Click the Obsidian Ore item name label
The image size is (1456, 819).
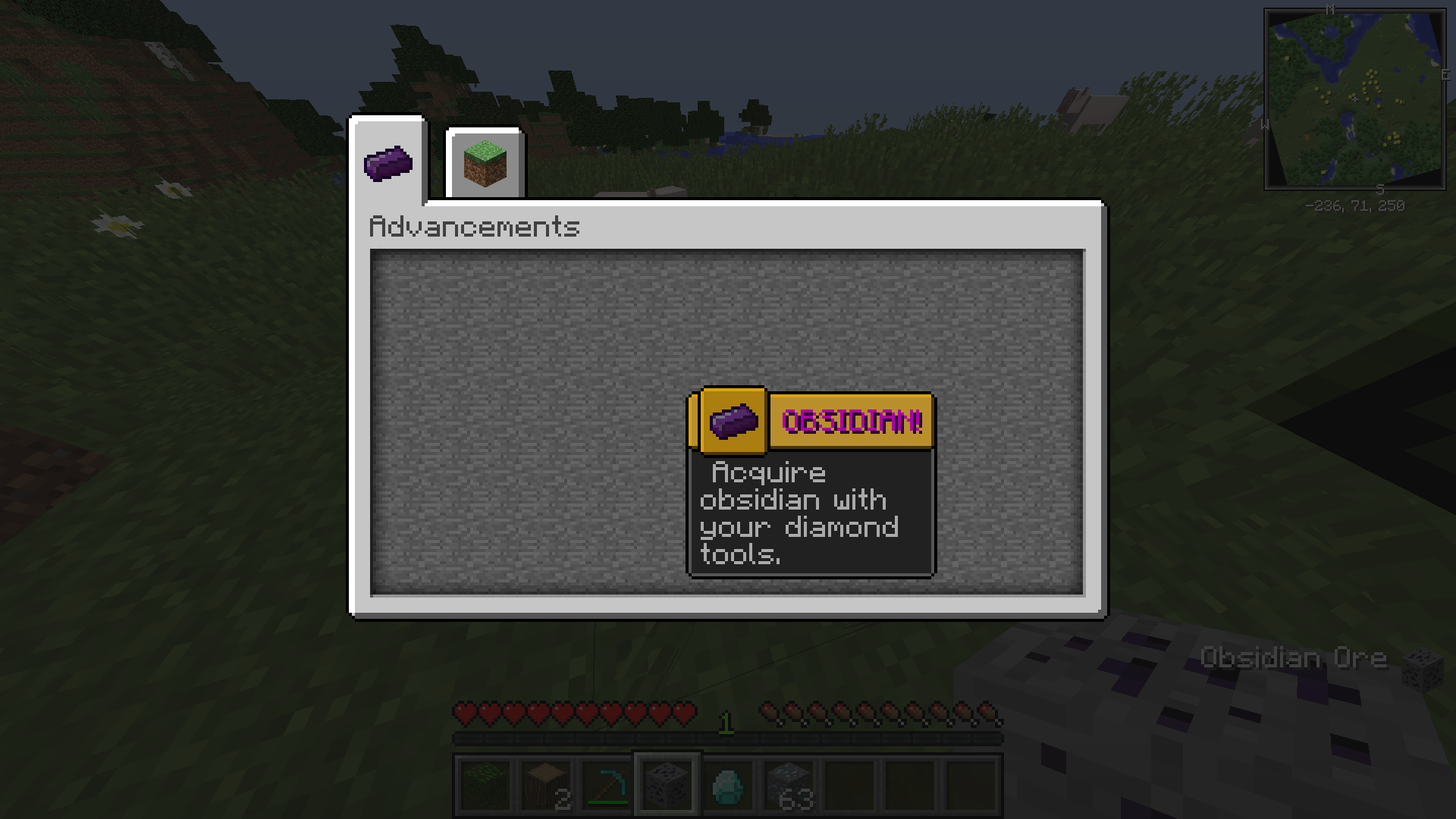pos(1293,657)
